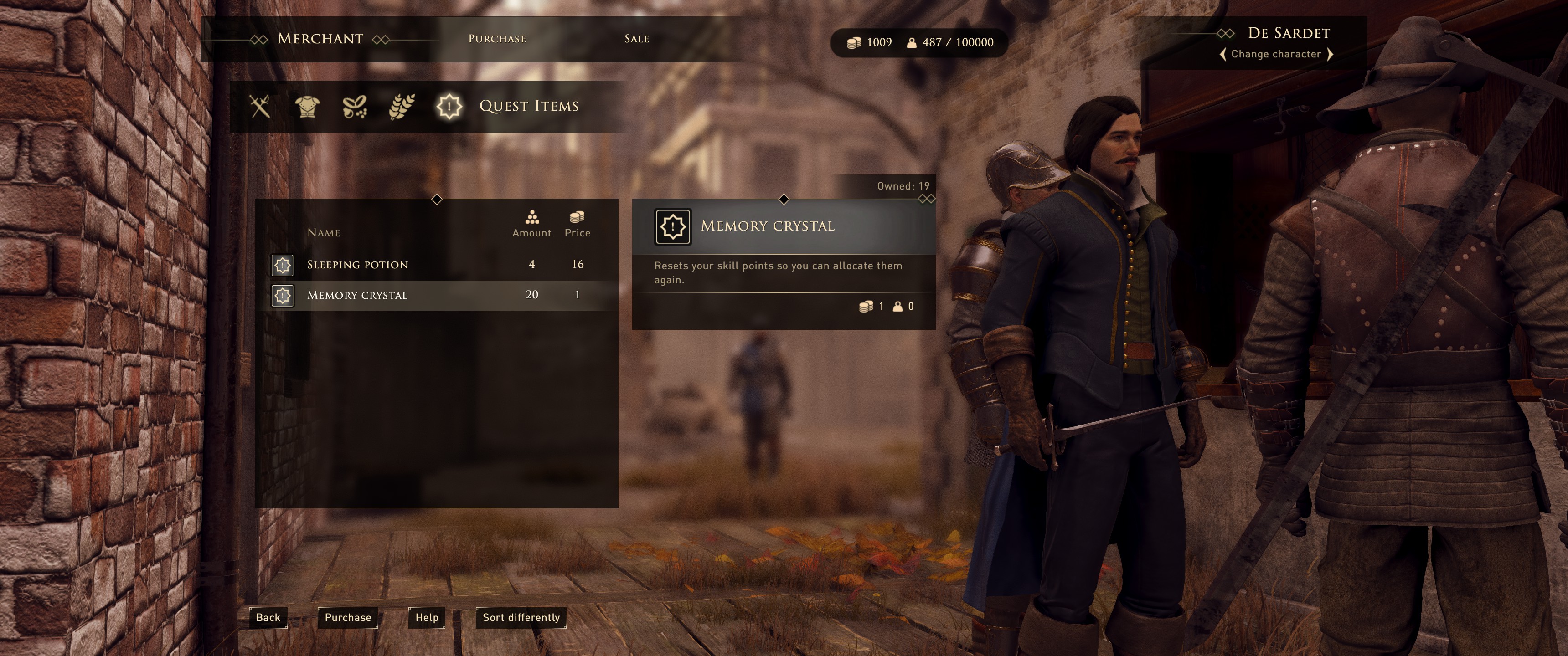Screen dimensions: 1568x656
Task: Switch to the crafting ingredients wheat icon
Action: 402,107
